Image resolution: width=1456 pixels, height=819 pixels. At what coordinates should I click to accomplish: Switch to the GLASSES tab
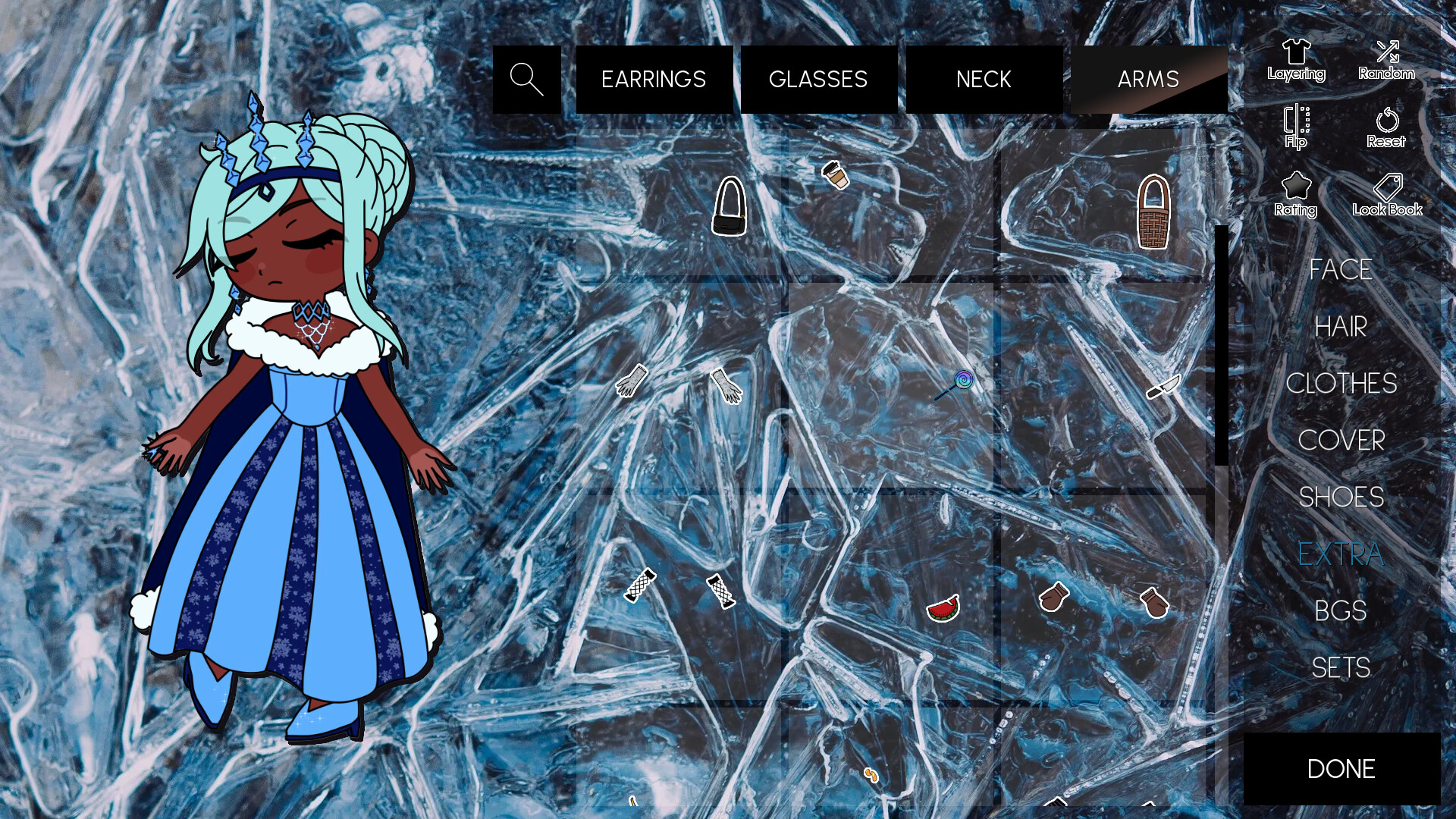818,79
